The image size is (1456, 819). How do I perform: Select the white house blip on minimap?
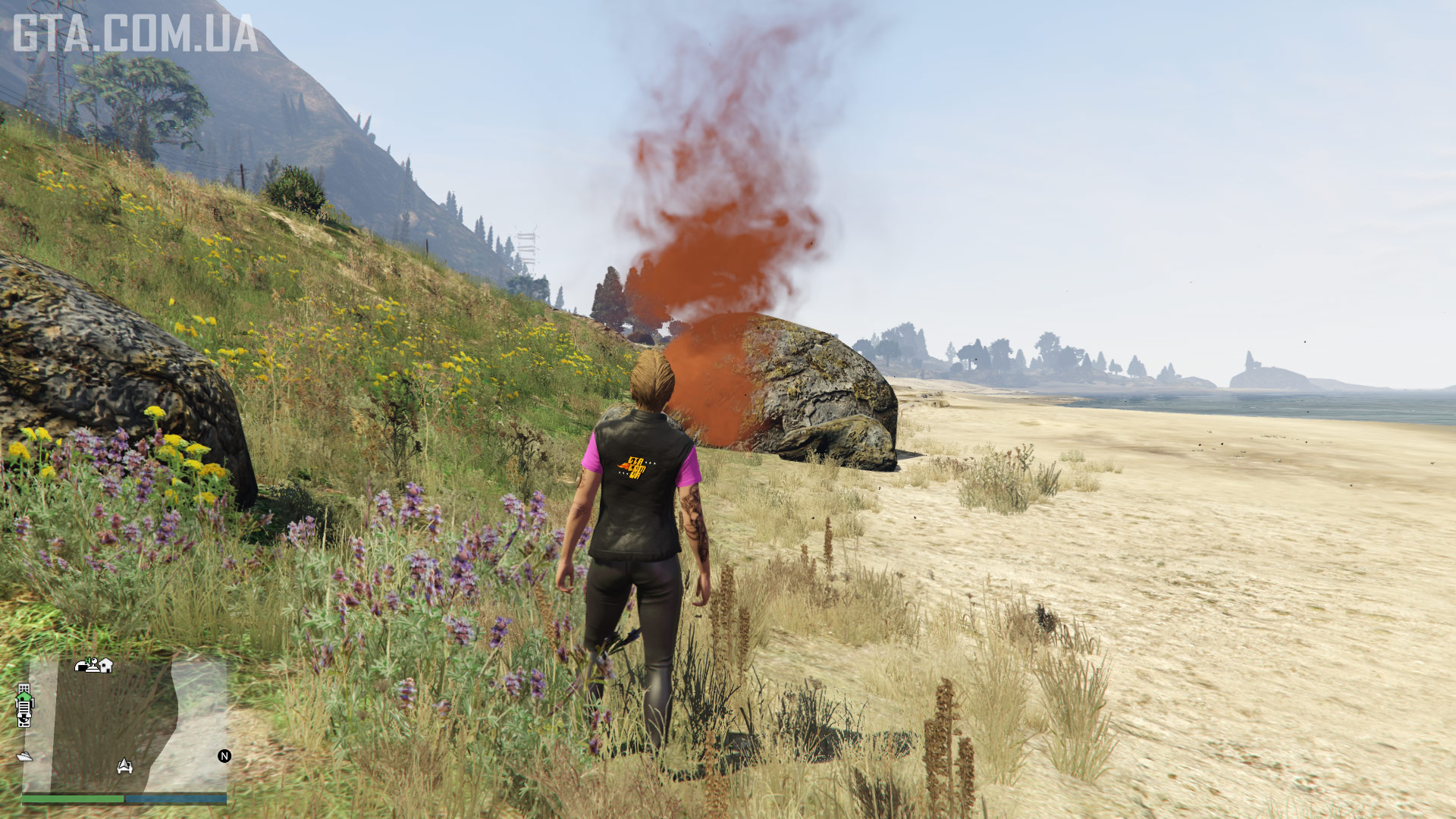[x=105, y=665]
